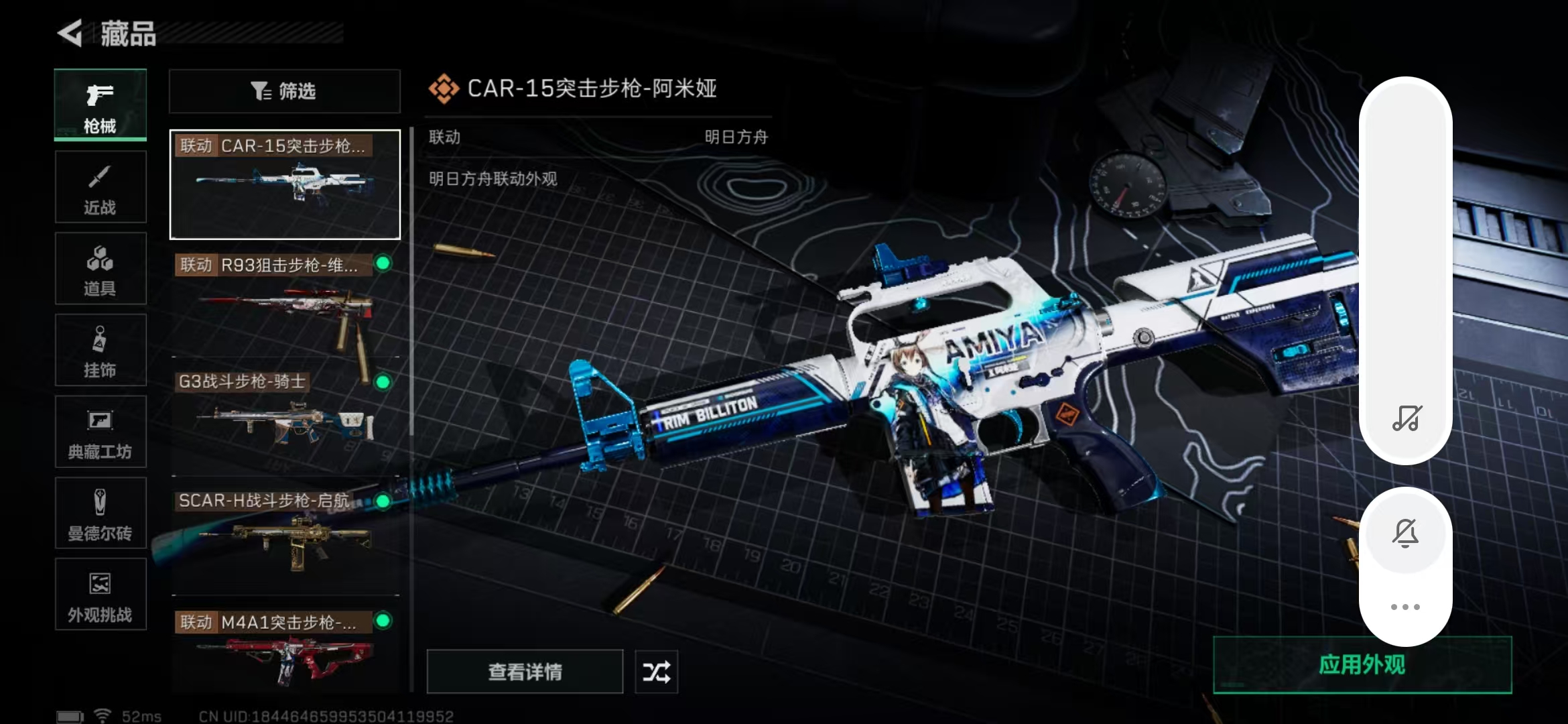The width and height of the screenshot is (1568, 724).
Task: Switch to the 曼德尔砖 tab
Action: click(x=100, y=514)
